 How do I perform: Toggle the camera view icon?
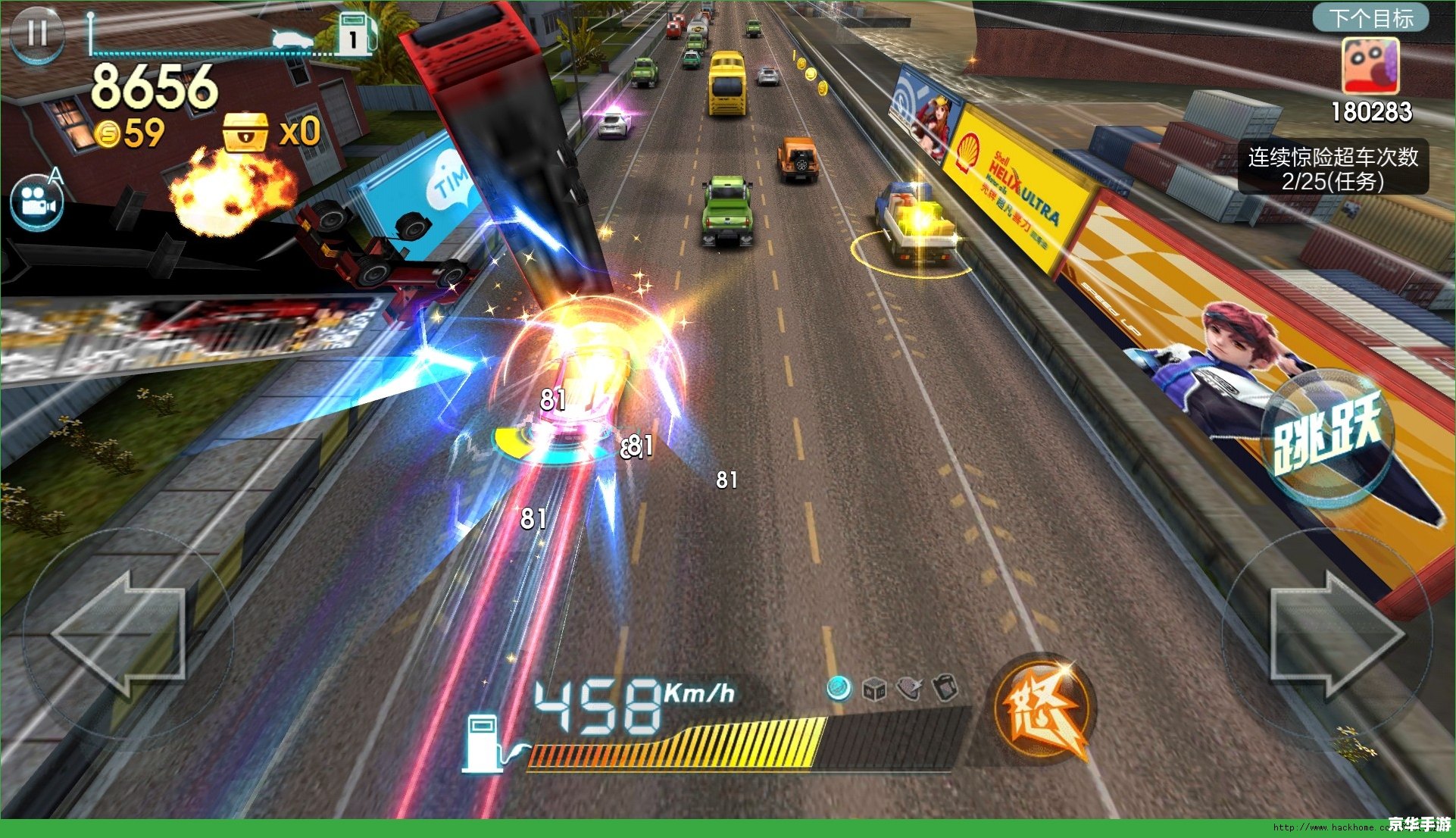pos(36,203)
